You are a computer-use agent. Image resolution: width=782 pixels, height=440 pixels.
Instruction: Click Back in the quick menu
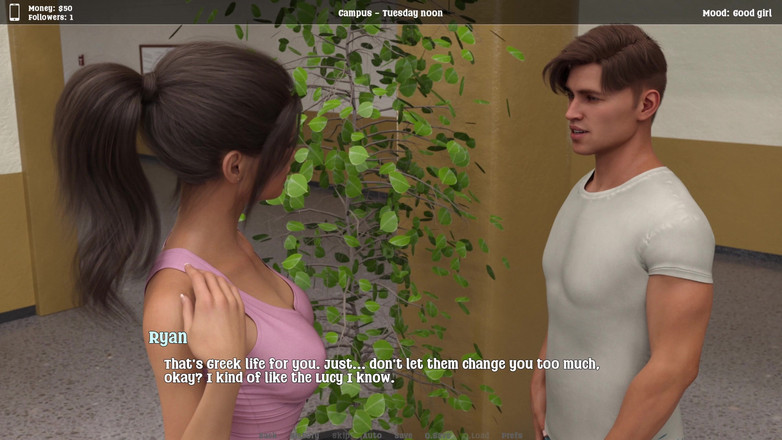click(268, 435)
